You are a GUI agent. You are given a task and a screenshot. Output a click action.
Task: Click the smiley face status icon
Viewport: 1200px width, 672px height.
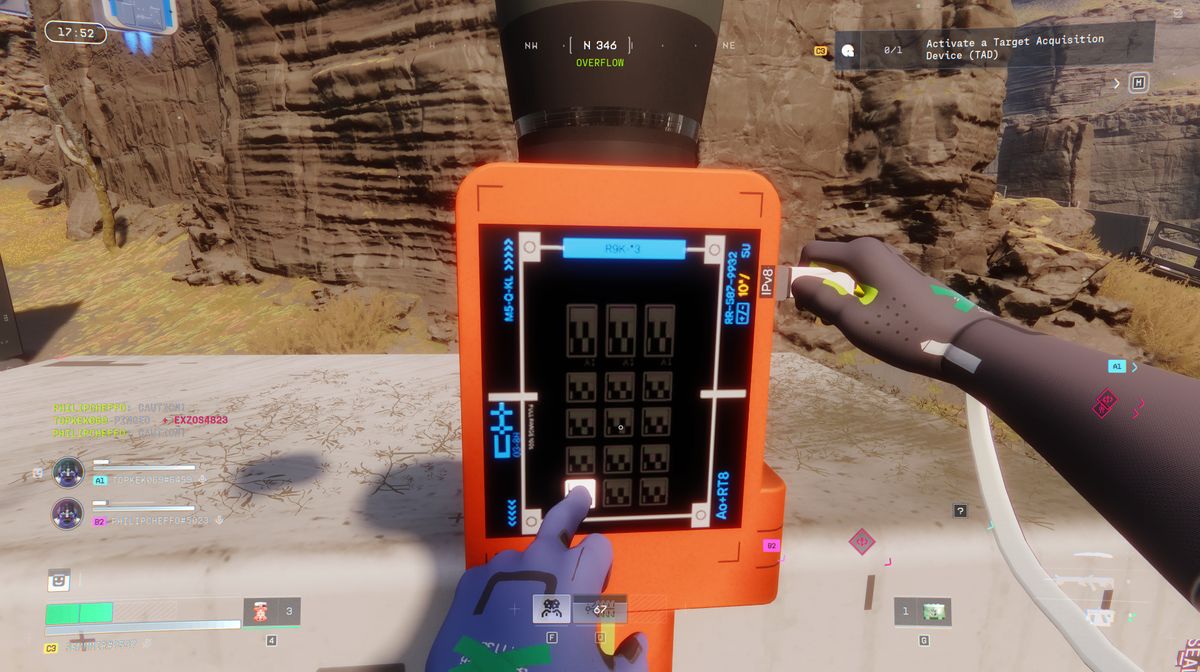pyautogui.click(x=60, y=579)
